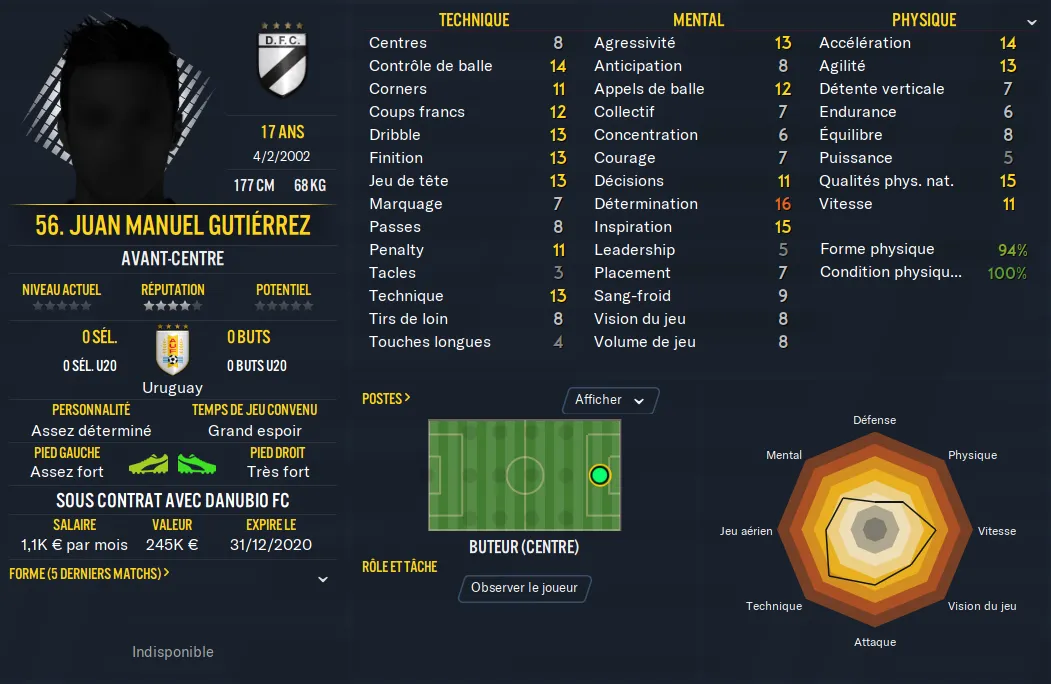Select the Uruguay national team crest
This screenshot has width=1051, height=684.
(173, 350)
